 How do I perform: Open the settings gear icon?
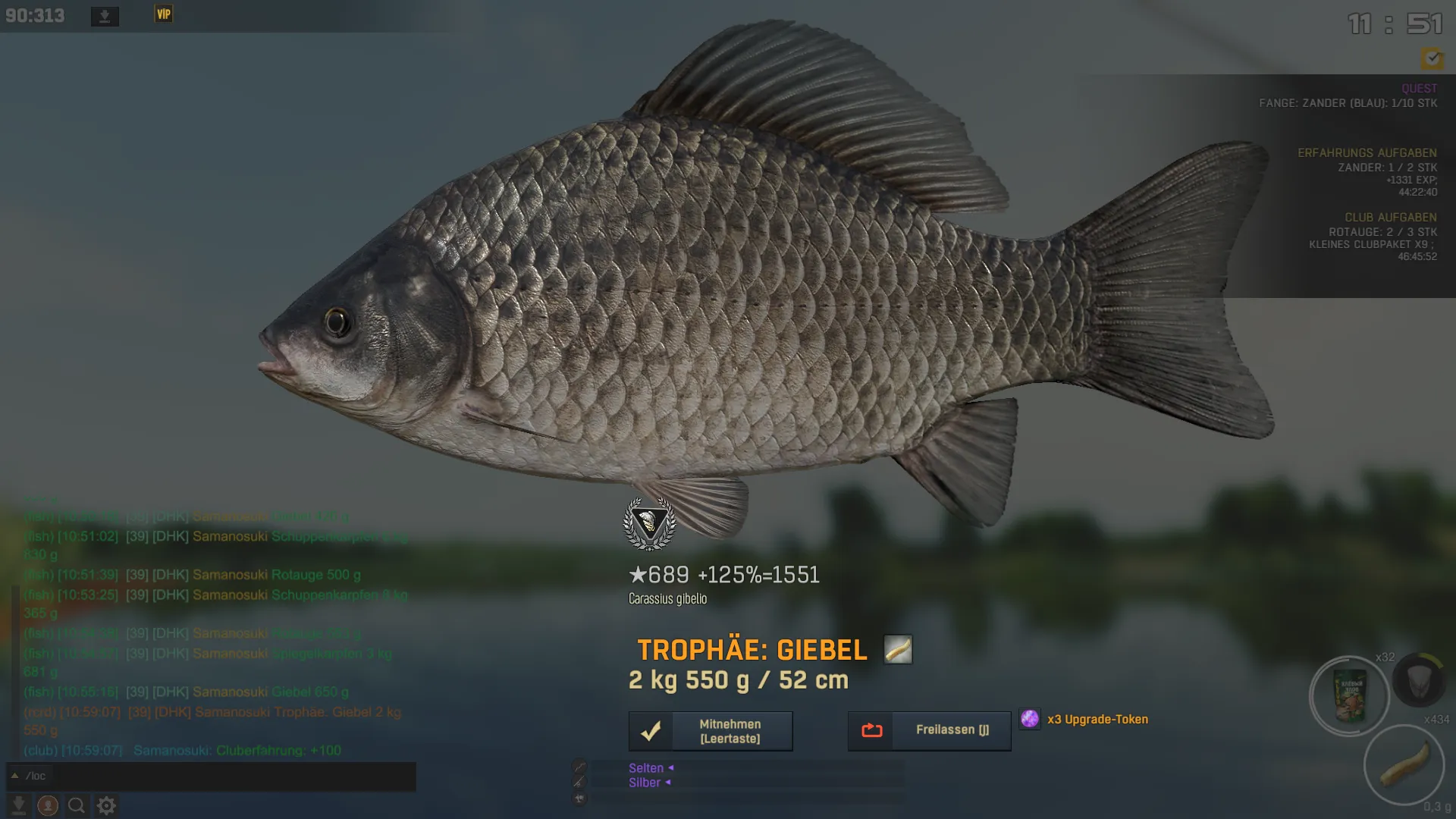(x=106, y=805)
